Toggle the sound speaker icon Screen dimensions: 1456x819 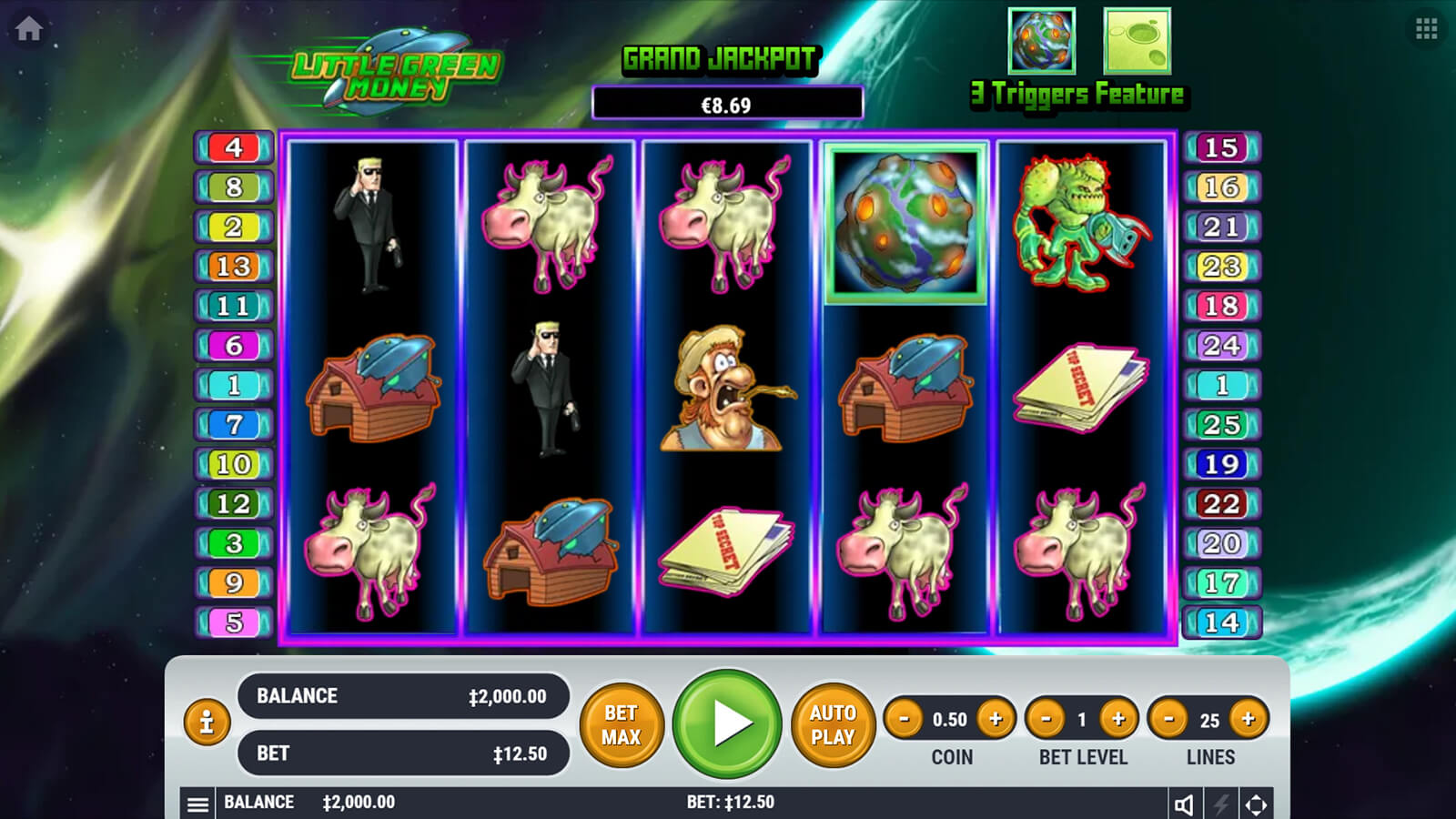(1184, 804)
